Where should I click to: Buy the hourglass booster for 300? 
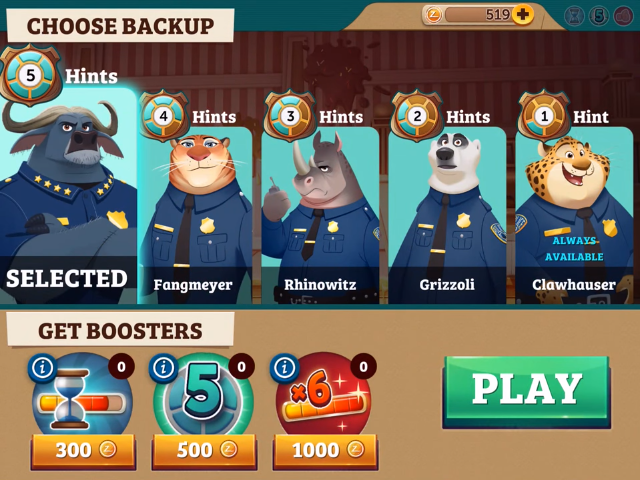83,450
